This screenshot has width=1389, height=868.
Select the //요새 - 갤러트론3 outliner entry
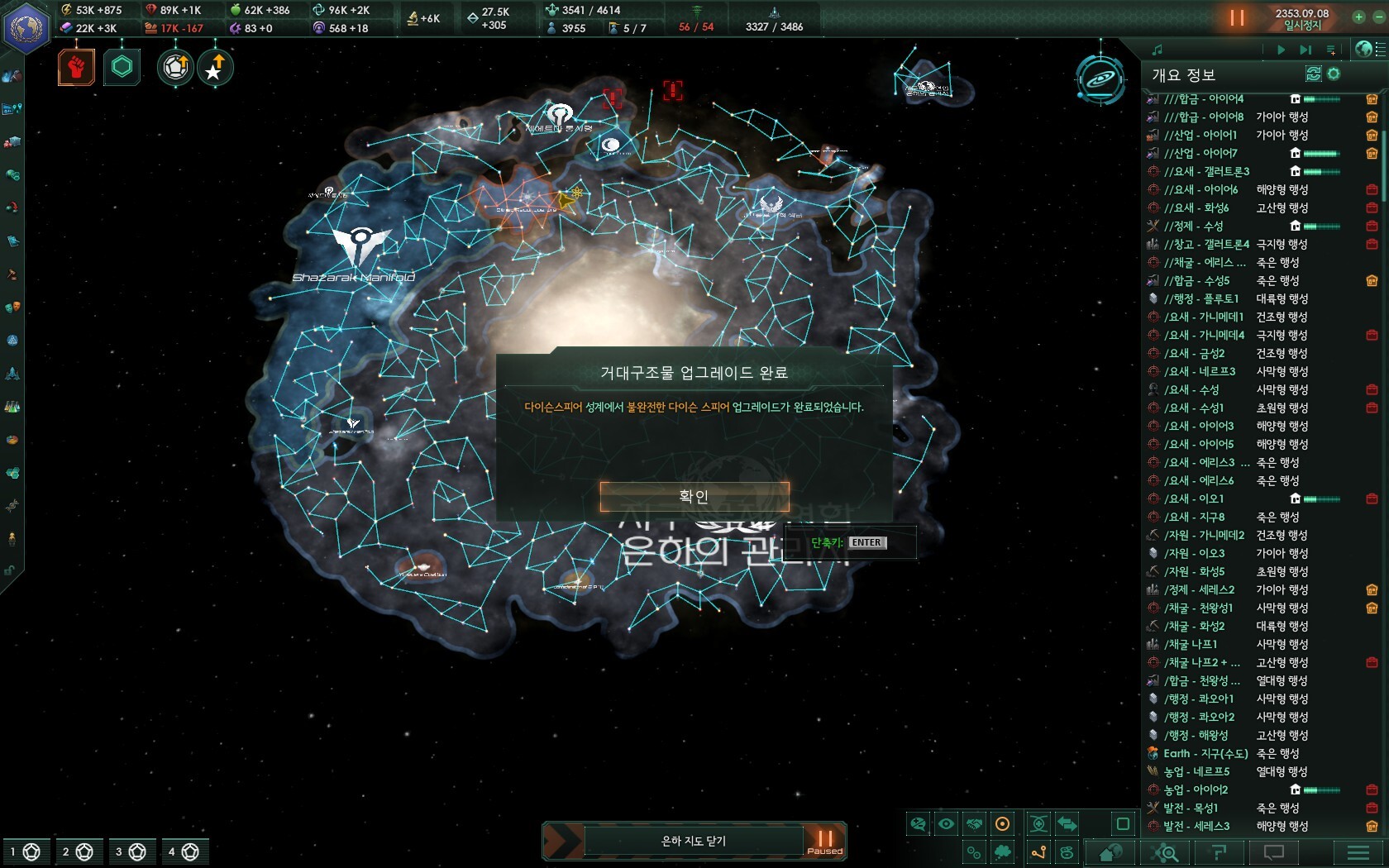pos(1206,171)
